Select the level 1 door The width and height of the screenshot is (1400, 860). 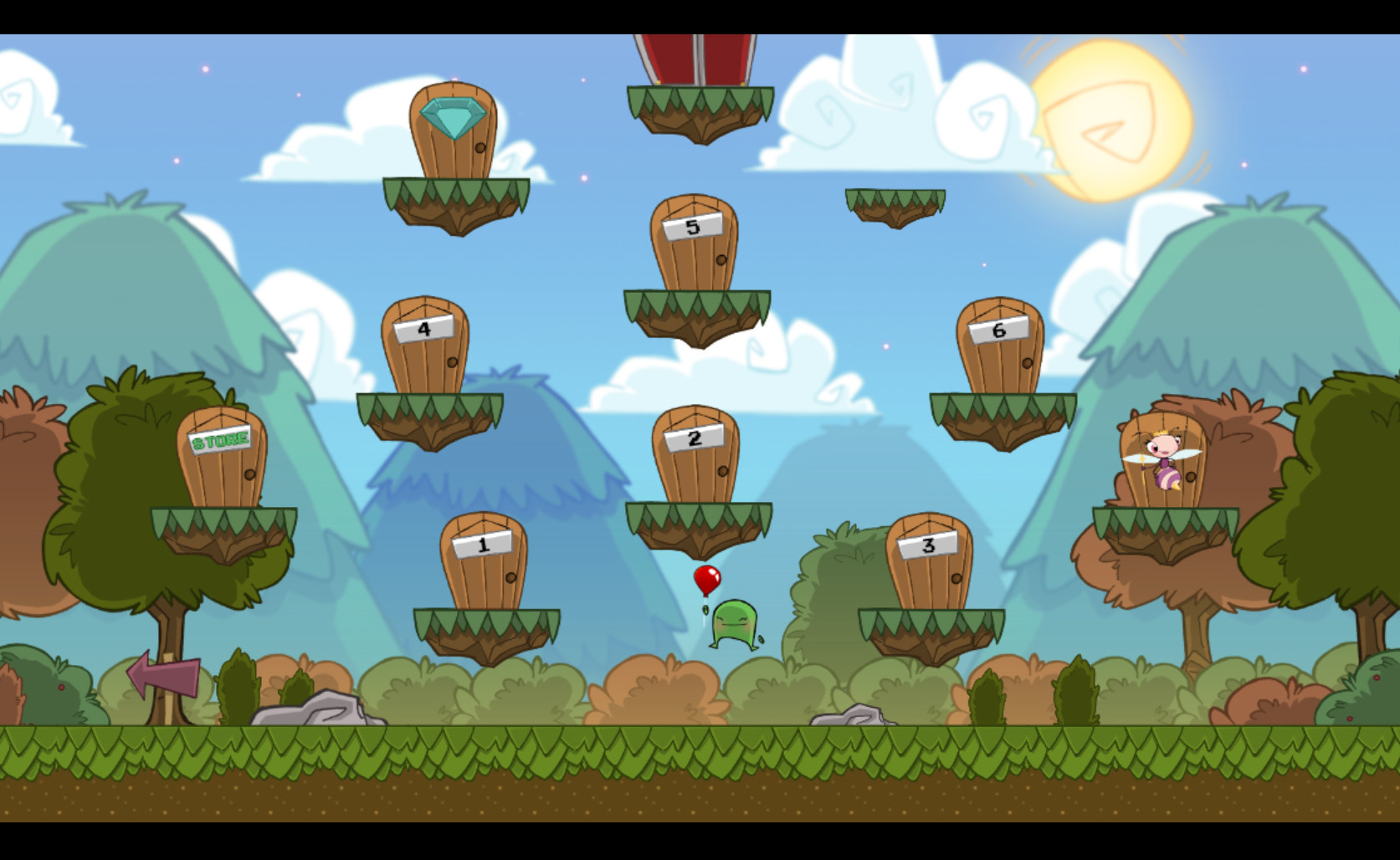tap(484, 564)
